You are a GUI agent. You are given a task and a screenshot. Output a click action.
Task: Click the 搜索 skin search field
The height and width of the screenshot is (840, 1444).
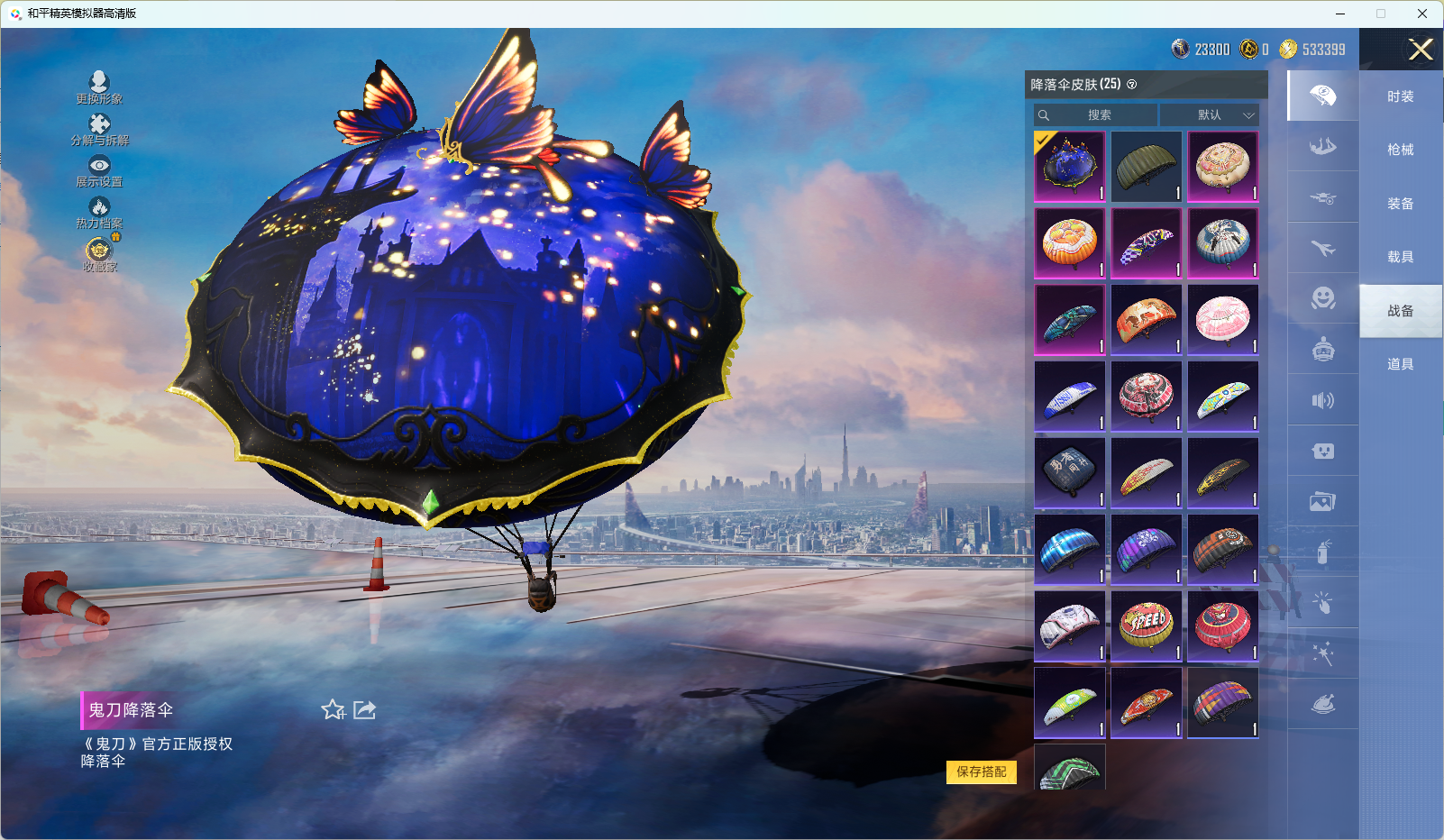click(1096, 115)
